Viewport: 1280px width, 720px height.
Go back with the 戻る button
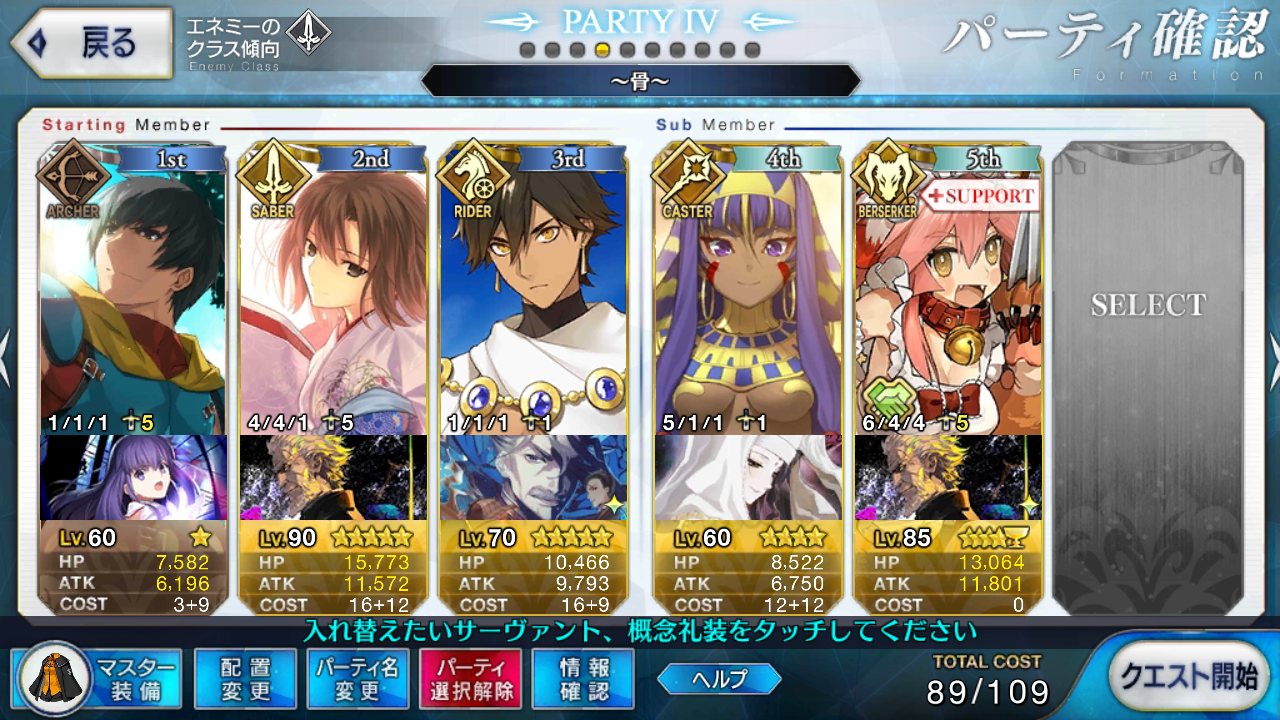pyautogui.click(x=90, y=43)
